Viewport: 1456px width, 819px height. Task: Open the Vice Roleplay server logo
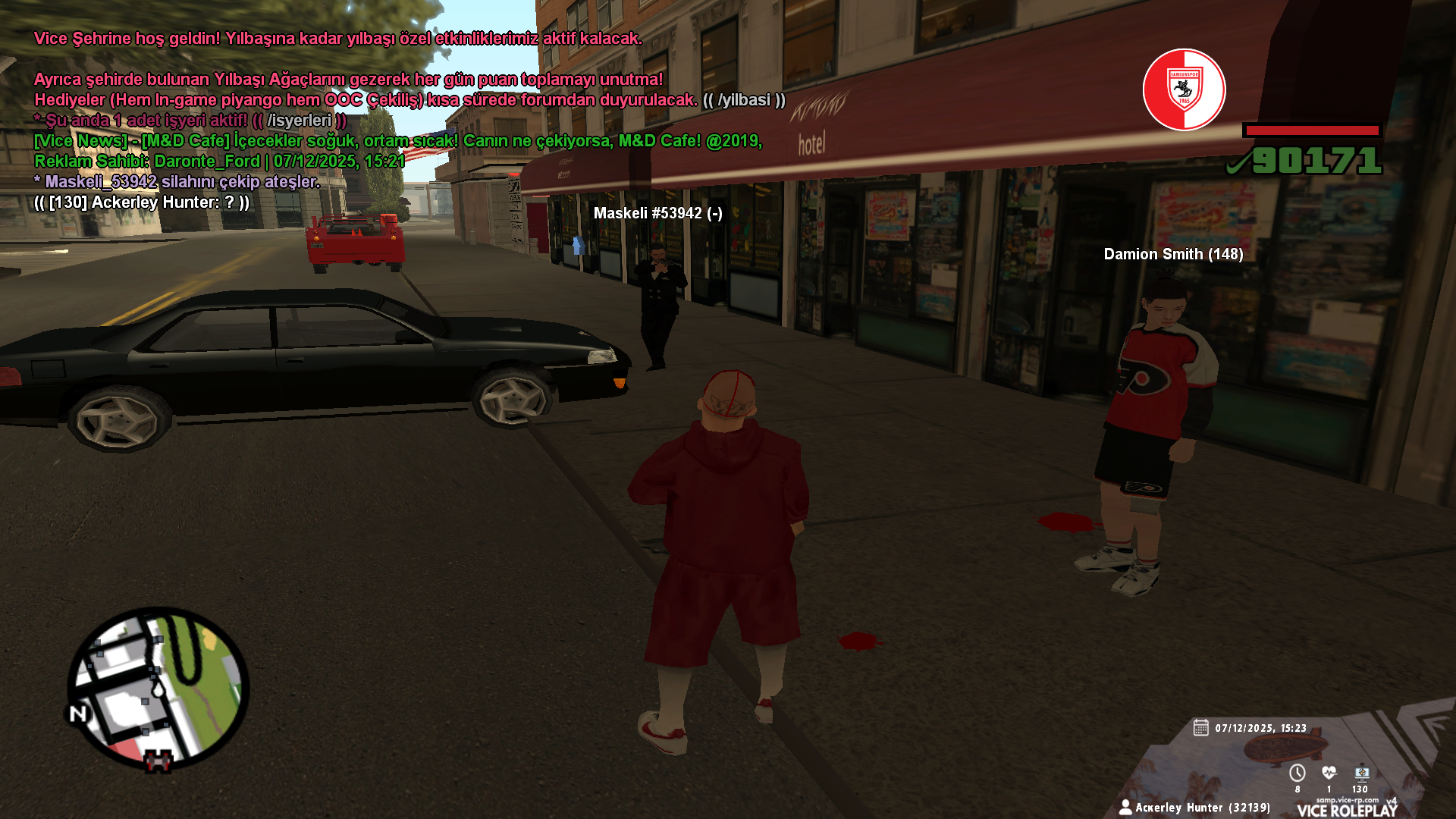click(1347, 808)
